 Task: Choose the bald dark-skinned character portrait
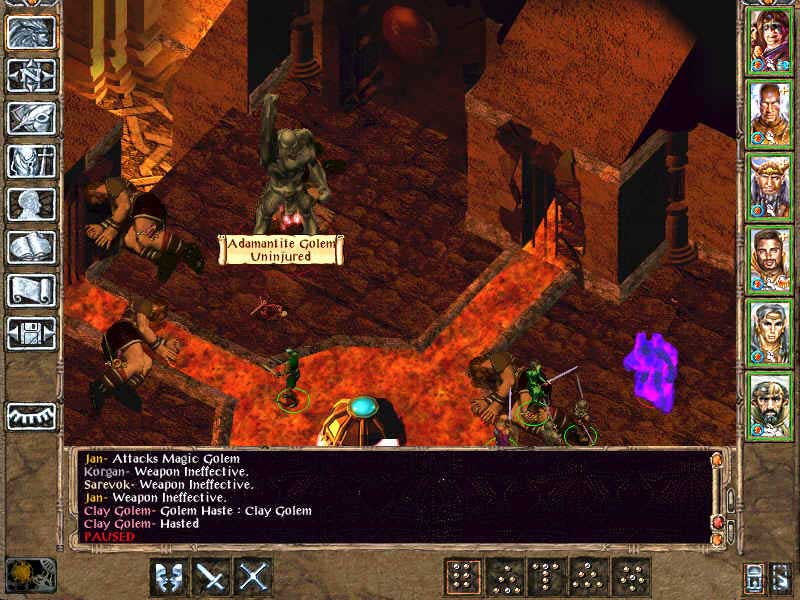coord(769,113)
